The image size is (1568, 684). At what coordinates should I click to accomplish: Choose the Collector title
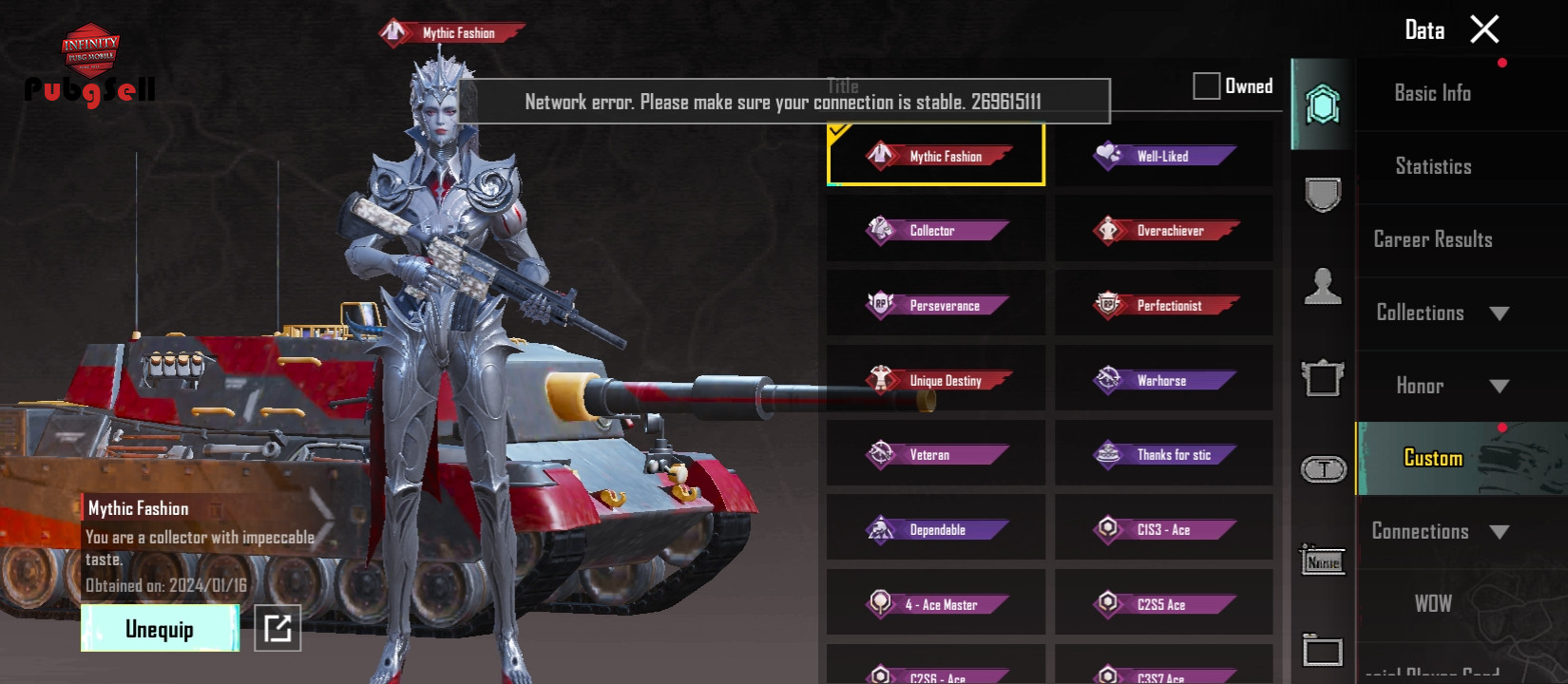936,230
